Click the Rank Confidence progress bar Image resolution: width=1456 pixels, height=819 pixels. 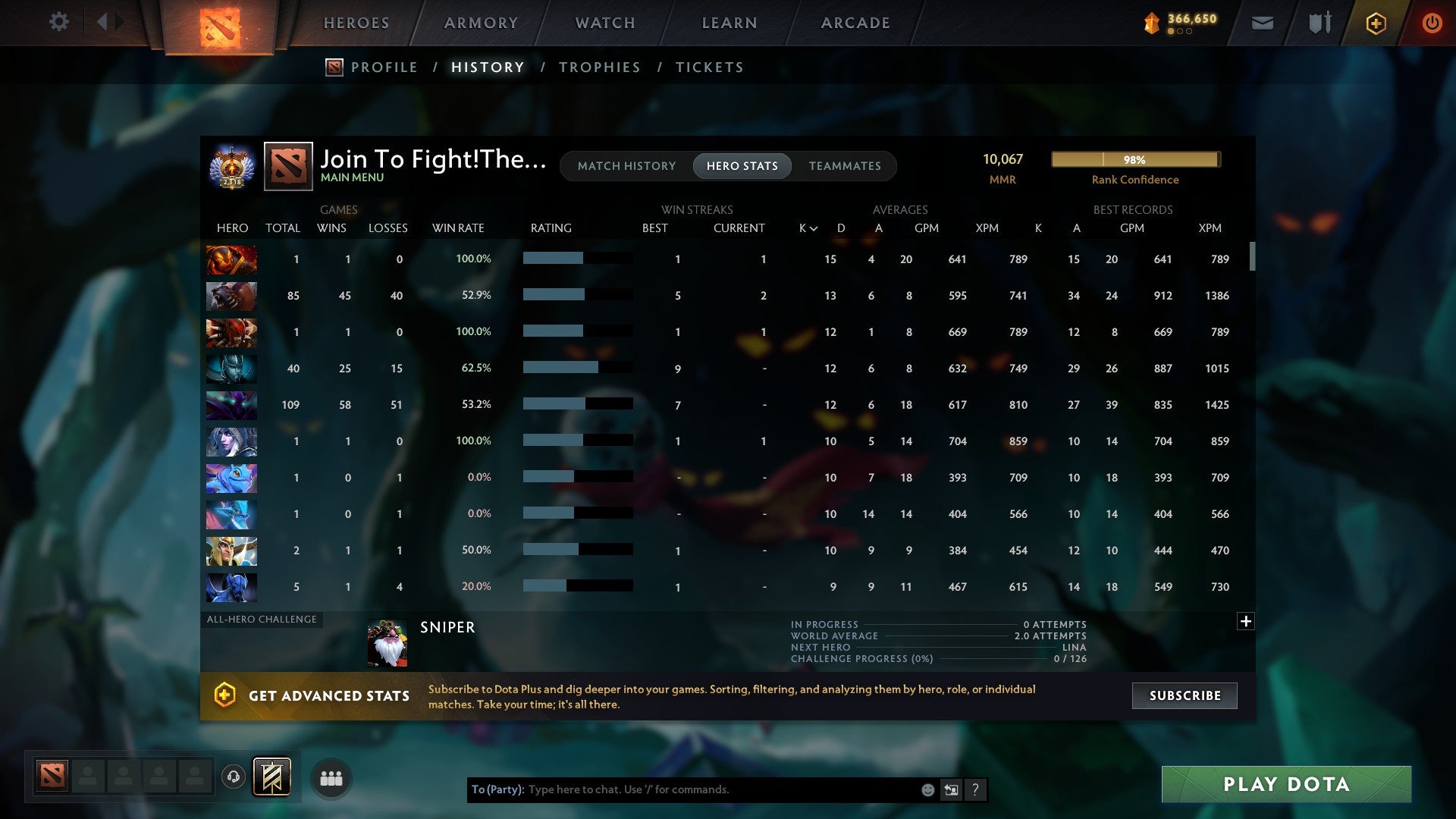click(1134, 160)
